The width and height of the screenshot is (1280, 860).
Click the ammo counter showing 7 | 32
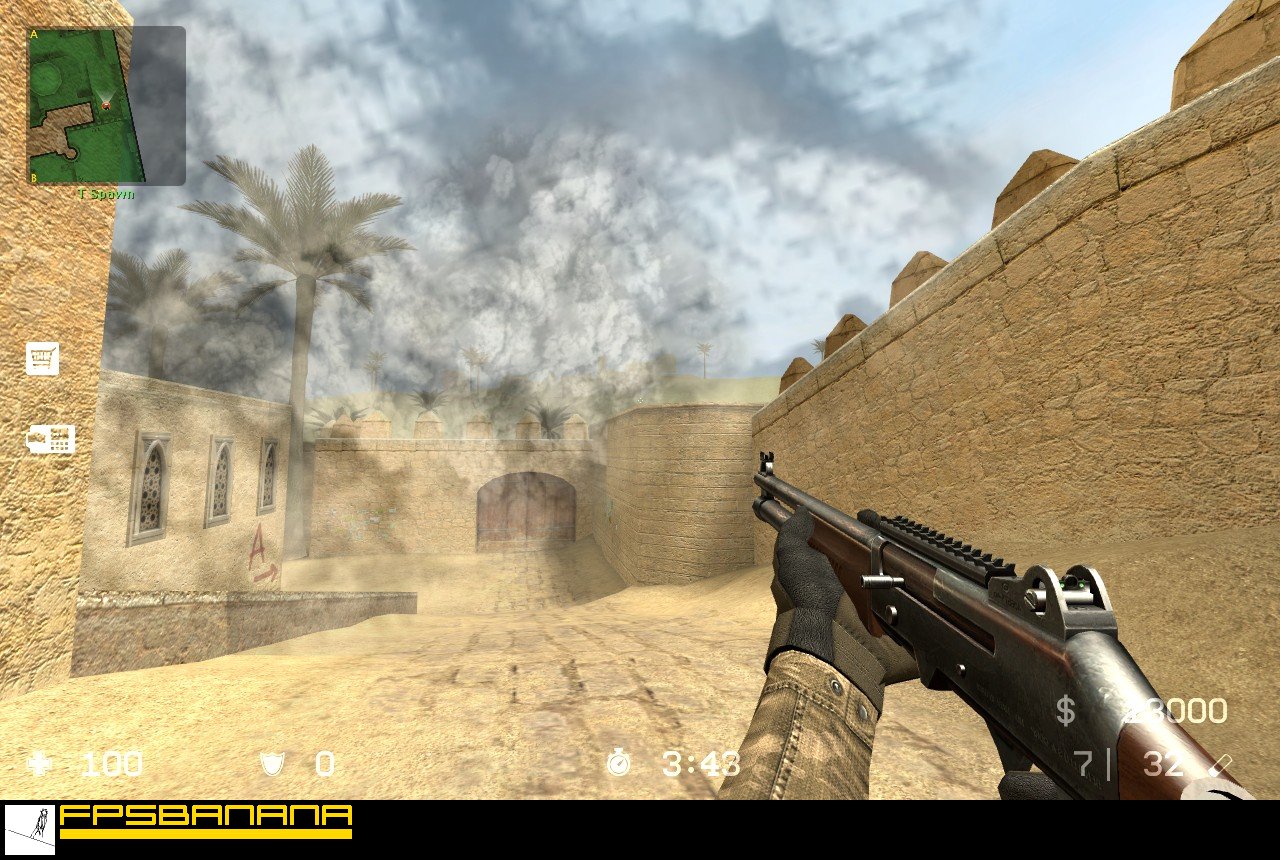1124,765
